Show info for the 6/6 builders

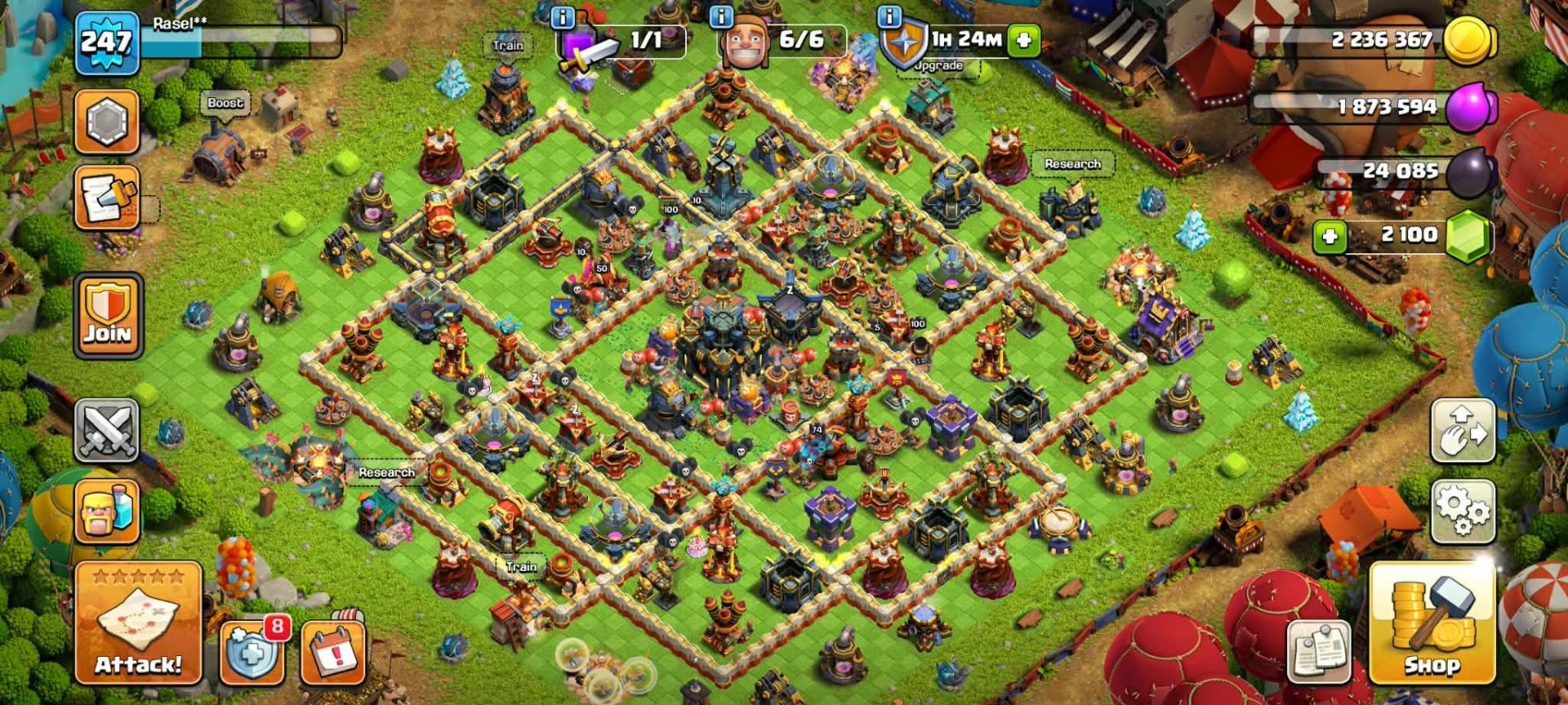(x=721, y=16)
